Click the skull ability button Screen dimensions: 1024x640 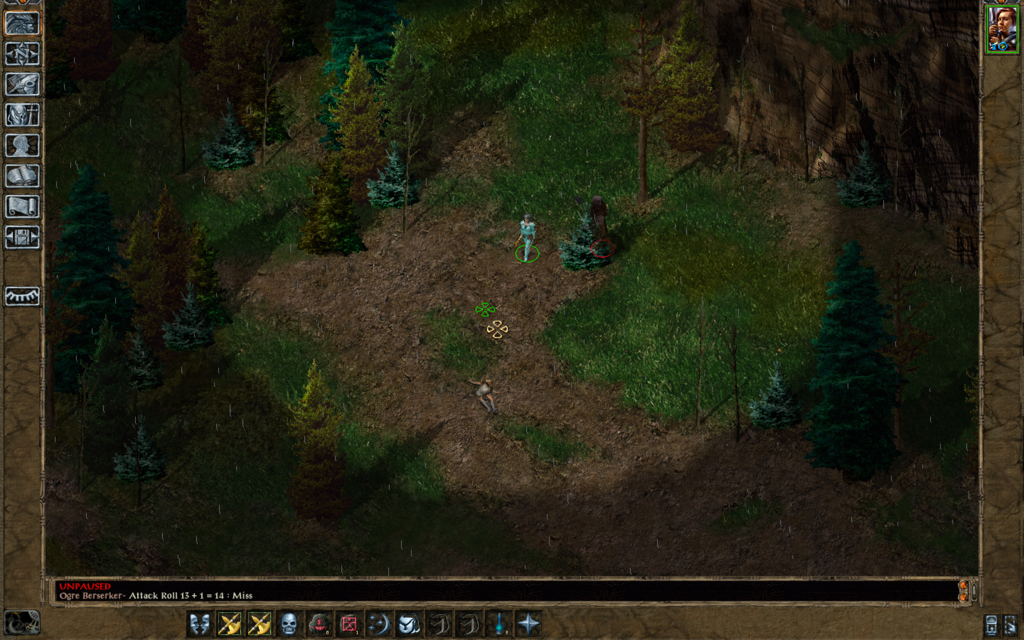click(x=289, y=624)
